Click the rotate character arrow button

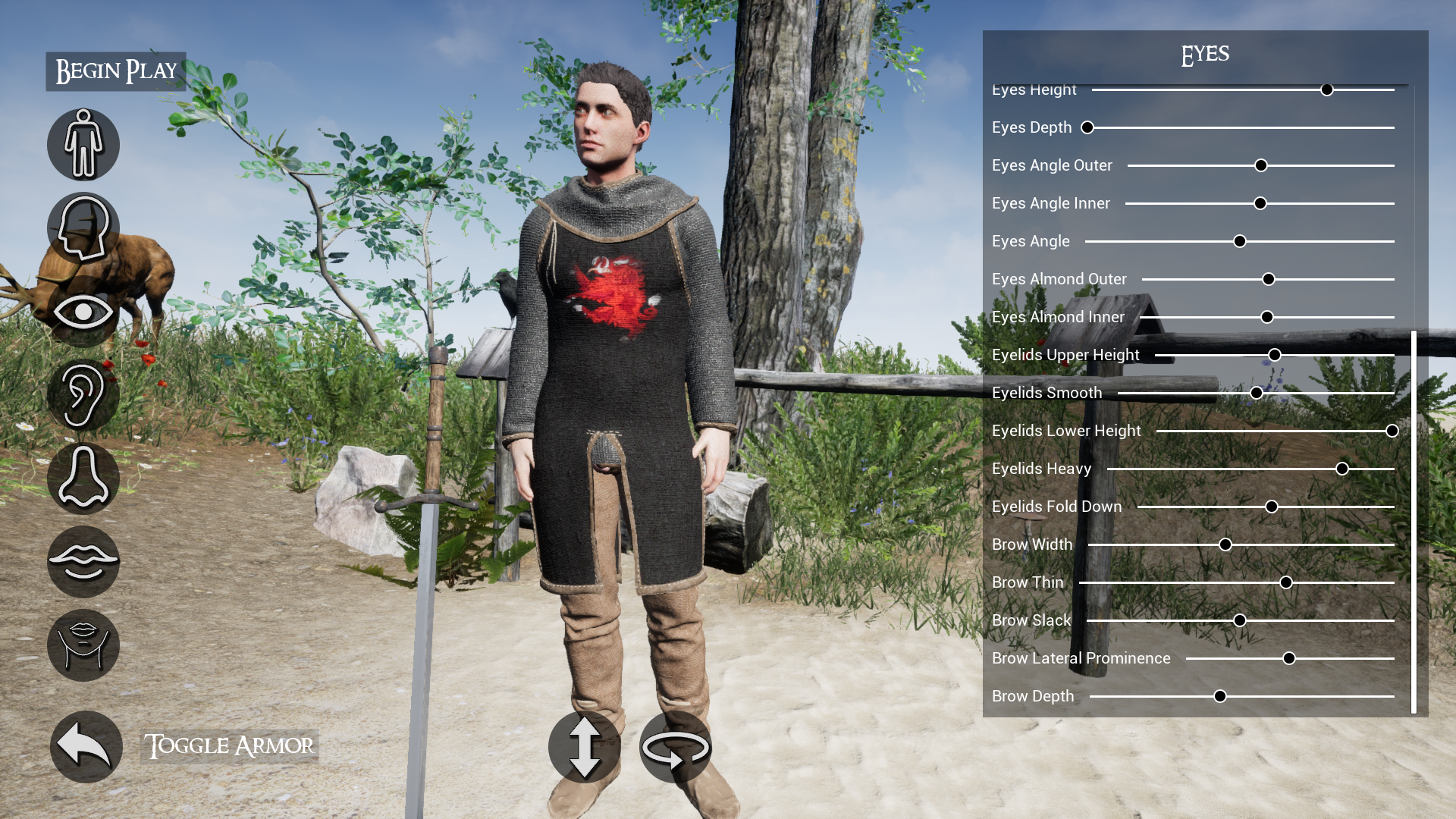tap(675, 747)
